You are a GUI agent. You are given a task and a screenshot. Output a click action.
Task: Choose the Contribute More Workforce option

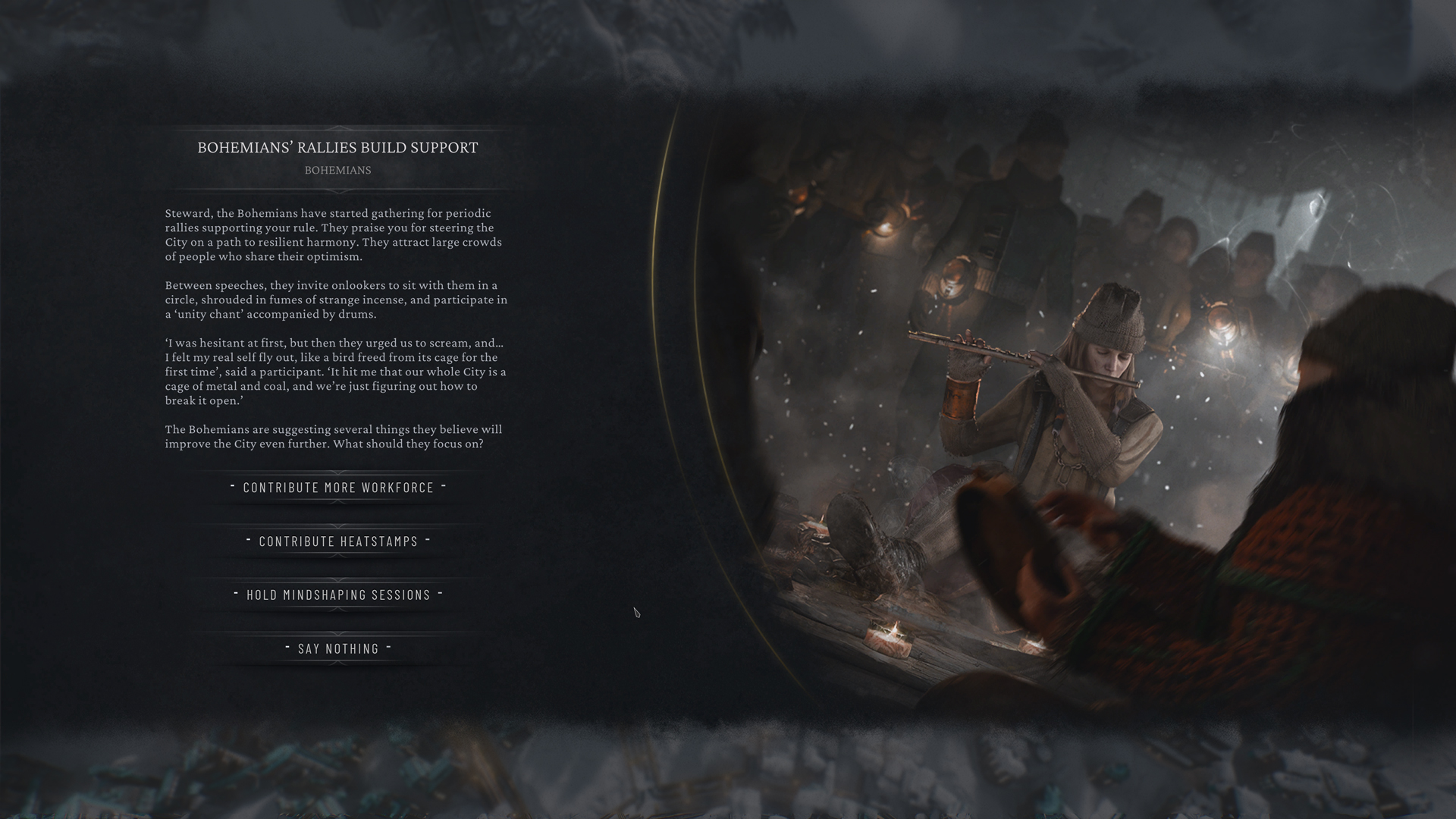[337, 488]
